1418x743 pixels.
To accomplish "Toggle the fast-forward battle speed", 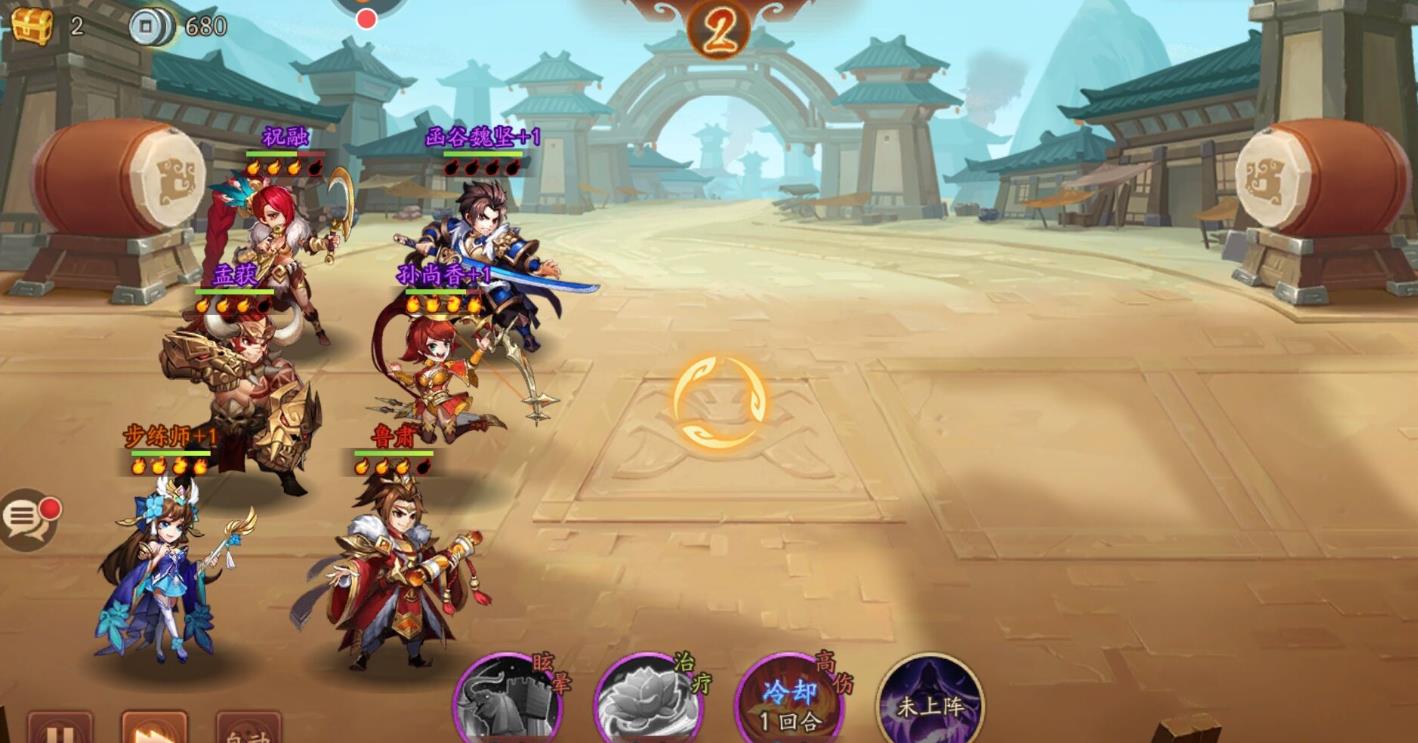I will (154, 730).
